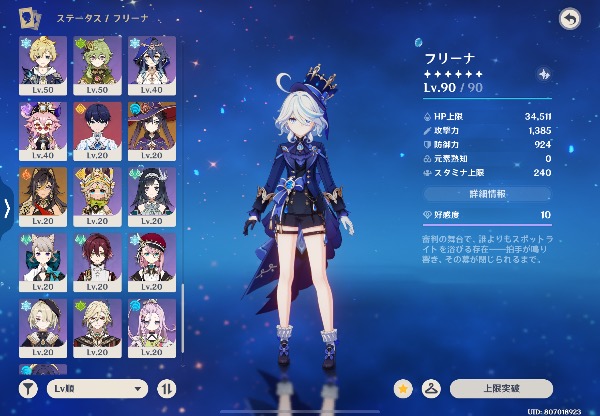Toggle the ascending/descending sort order button
The width and height of the screenshot is (600, 416).
click(x=166, y=387)
